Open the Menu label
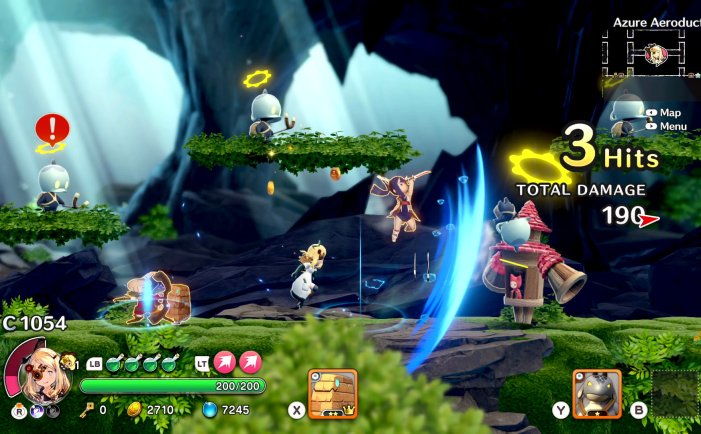The height and width of the screenshot is (434, 701). coord(672,126)
